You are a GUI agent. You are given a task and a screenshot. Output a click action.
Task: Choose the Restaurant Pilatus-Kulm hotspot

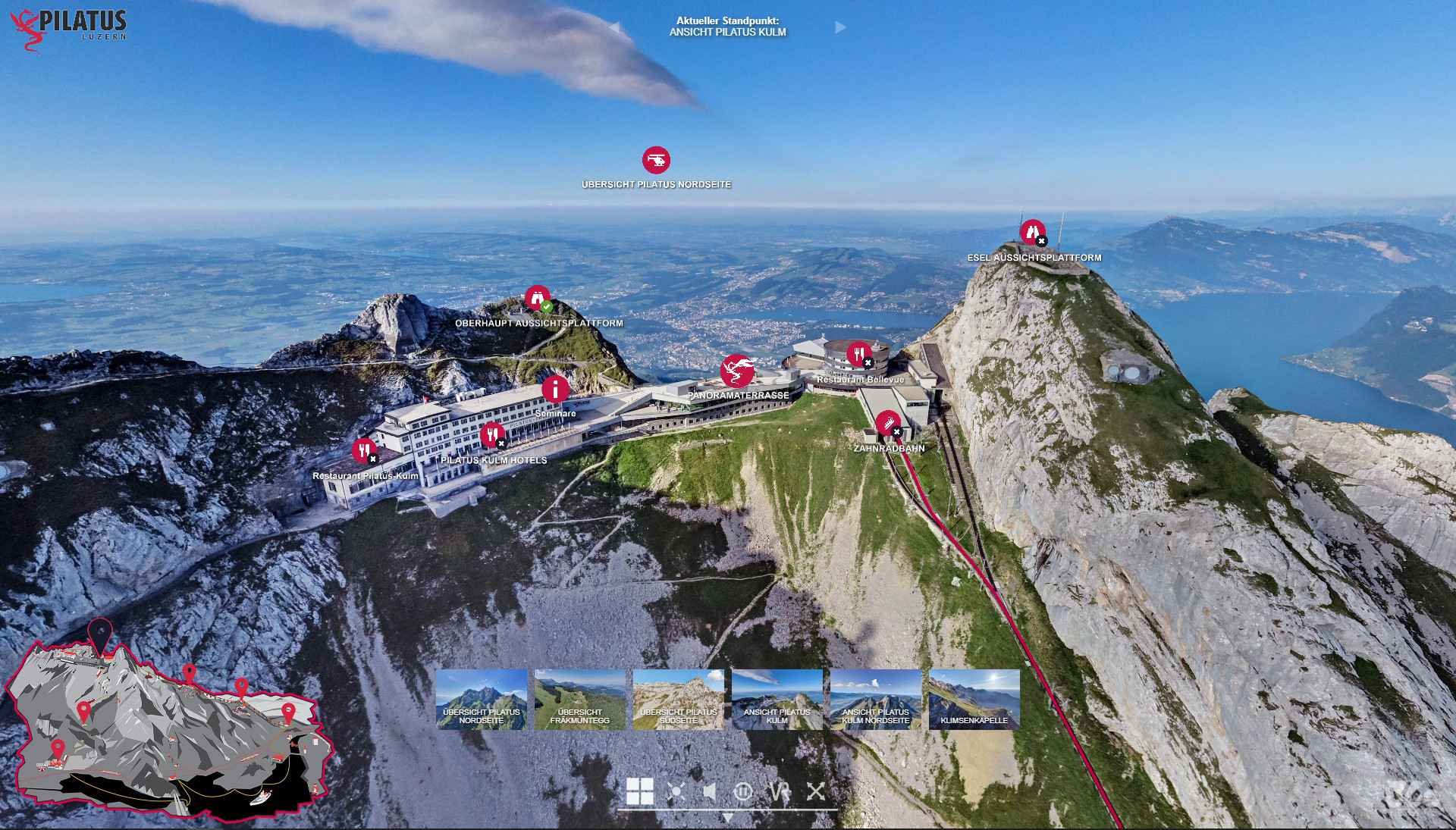(x=364, y=450)
